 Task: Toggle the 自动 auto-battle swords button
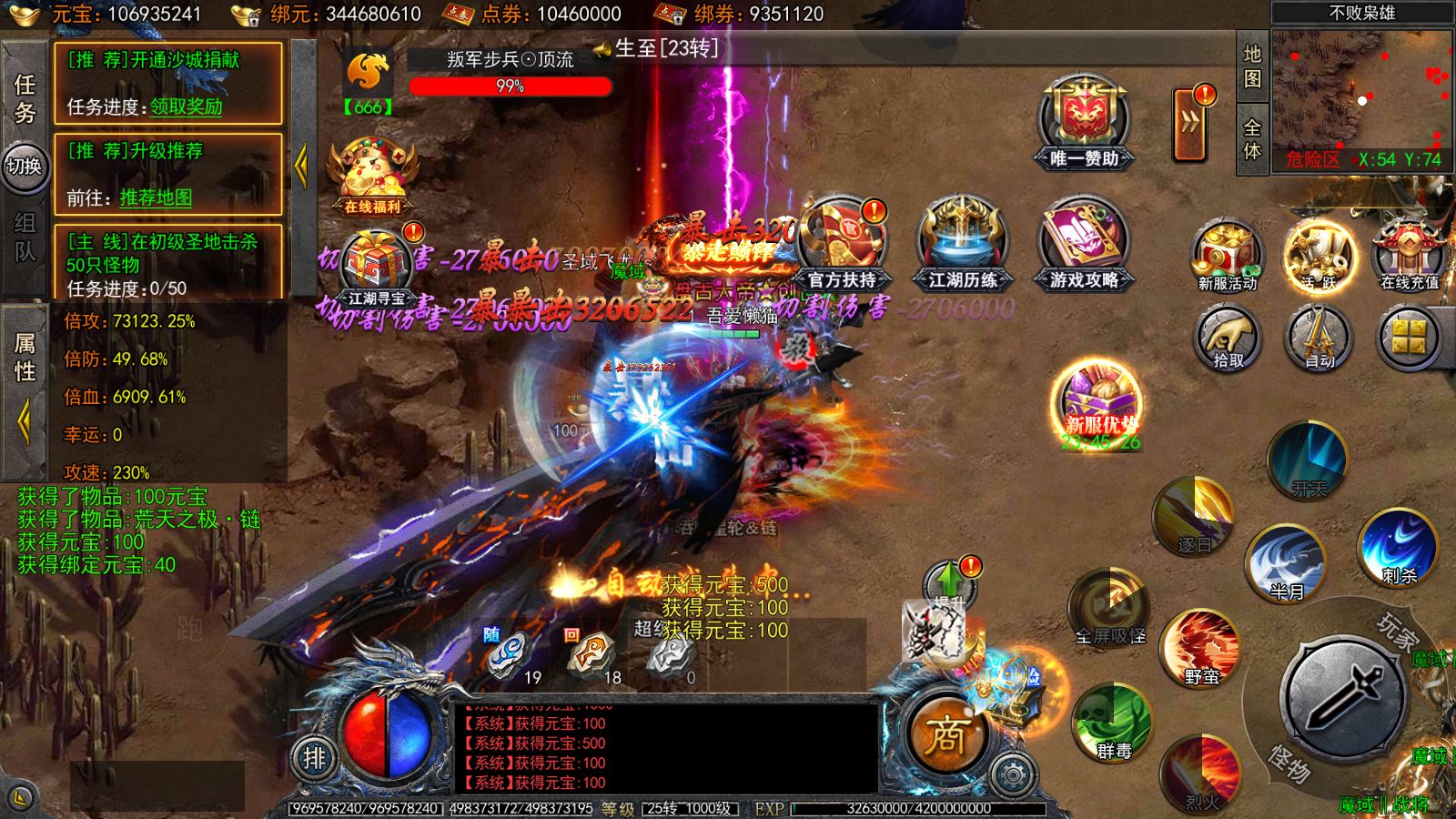[x=1318, y=338]
